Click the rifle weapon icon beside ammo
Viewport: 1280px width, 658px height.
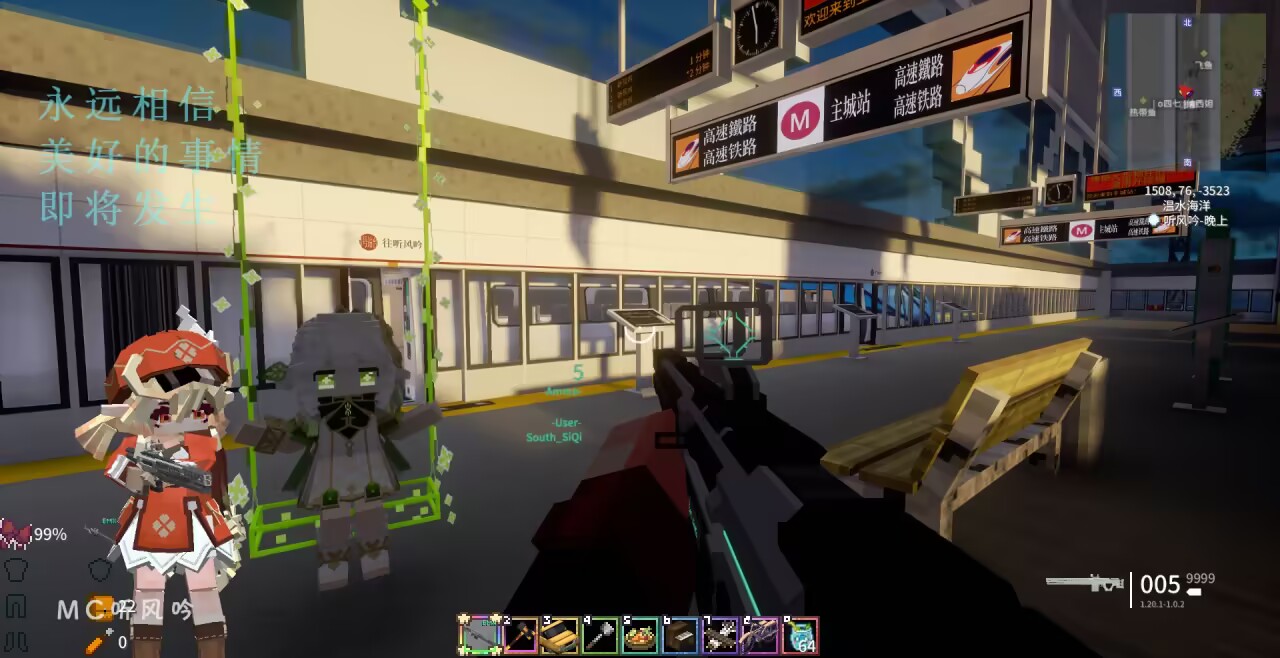point(1084,582)
